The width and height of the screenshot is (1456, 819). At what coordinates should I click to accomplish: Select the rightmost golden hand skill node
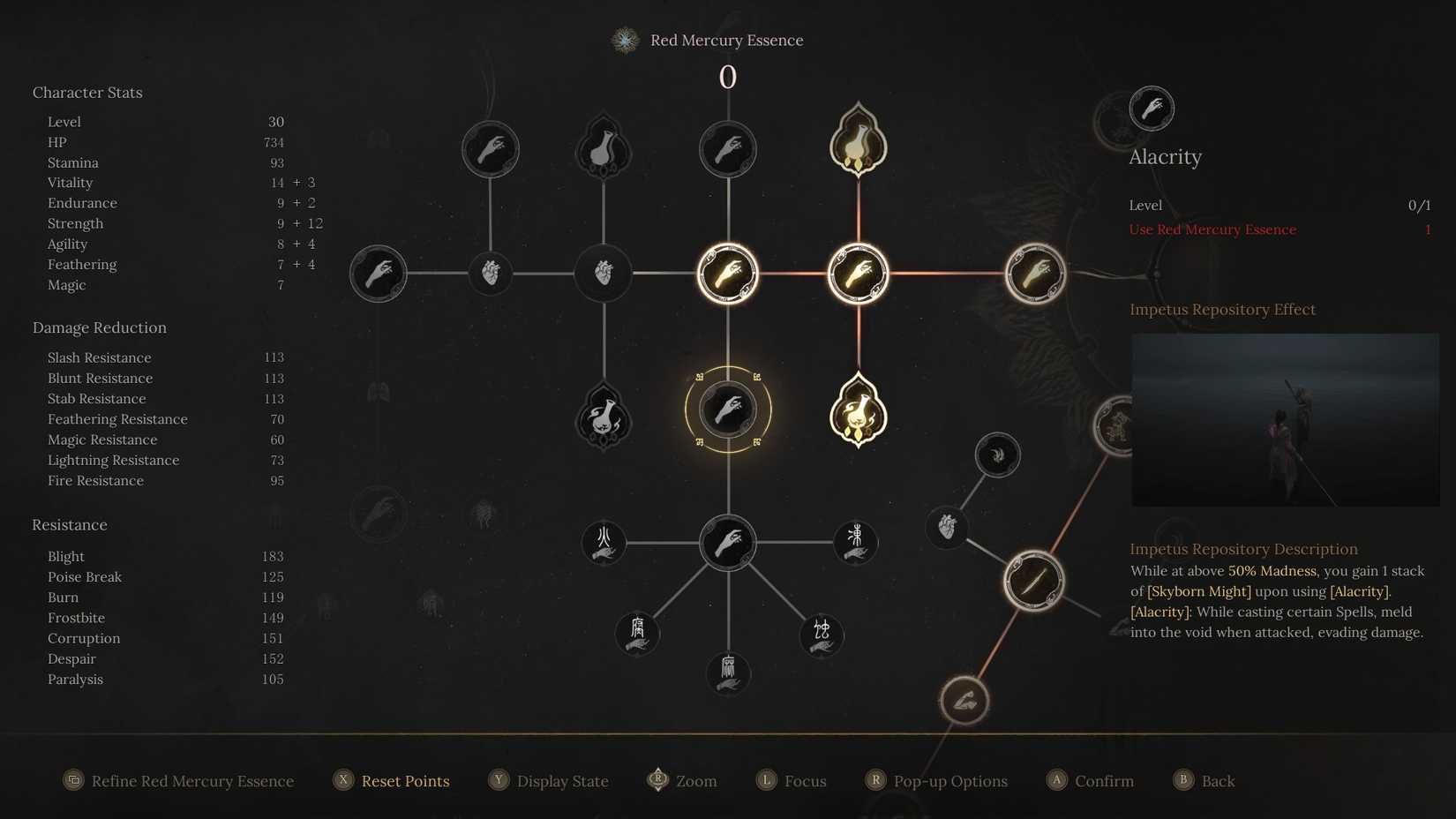point(1036,274)
